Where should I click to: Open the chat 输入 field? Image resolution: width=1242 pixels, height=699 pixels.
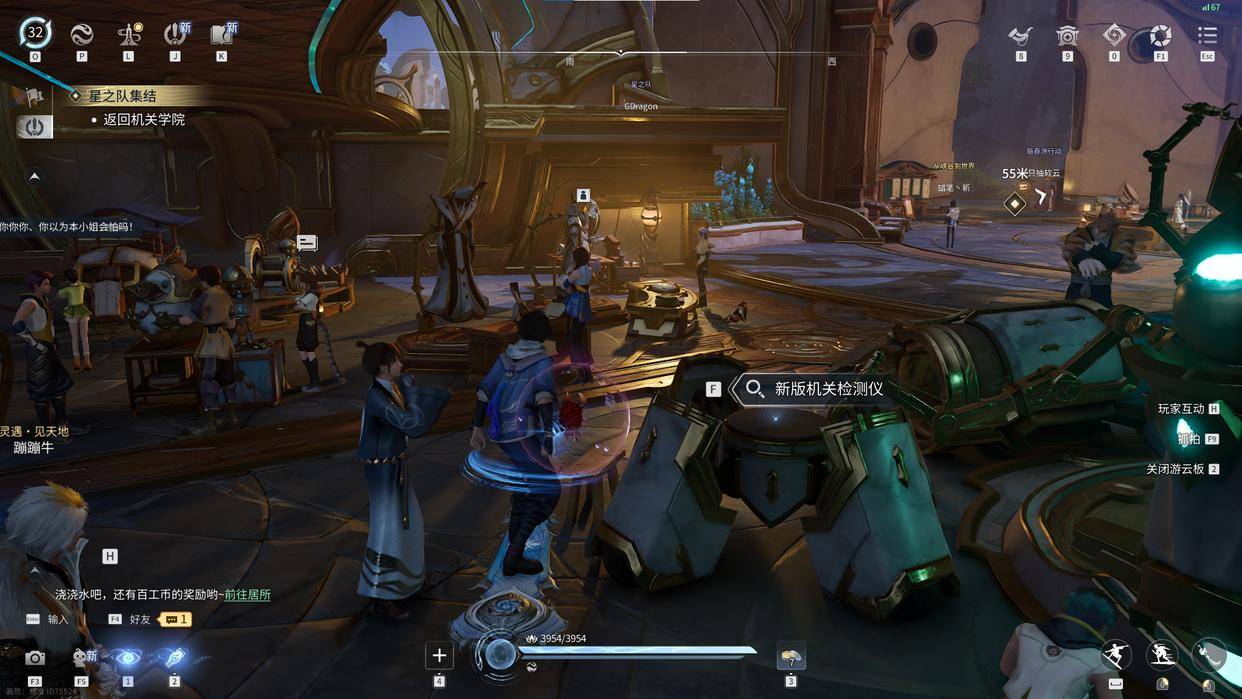point(58,619)
